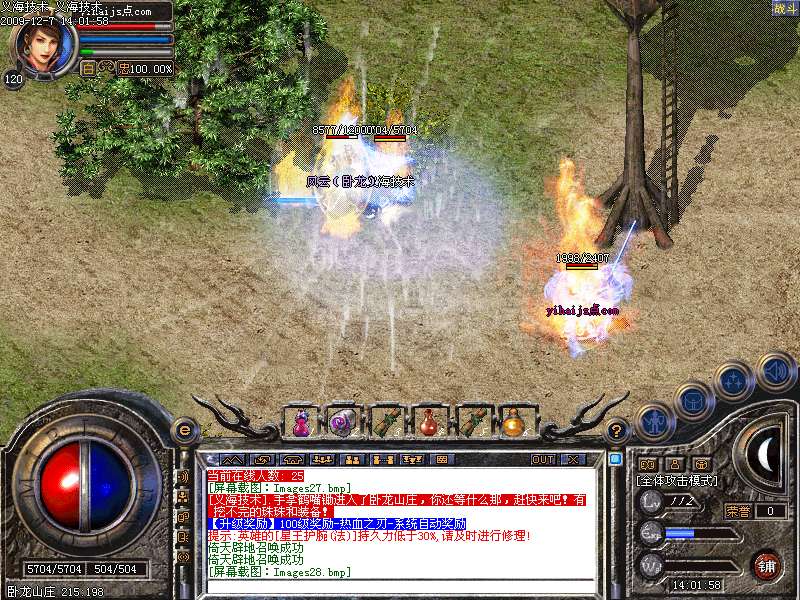Screen dimensions: 800x600
Task: Click the 白 icon under the hero bars
Action: [88, 68]
